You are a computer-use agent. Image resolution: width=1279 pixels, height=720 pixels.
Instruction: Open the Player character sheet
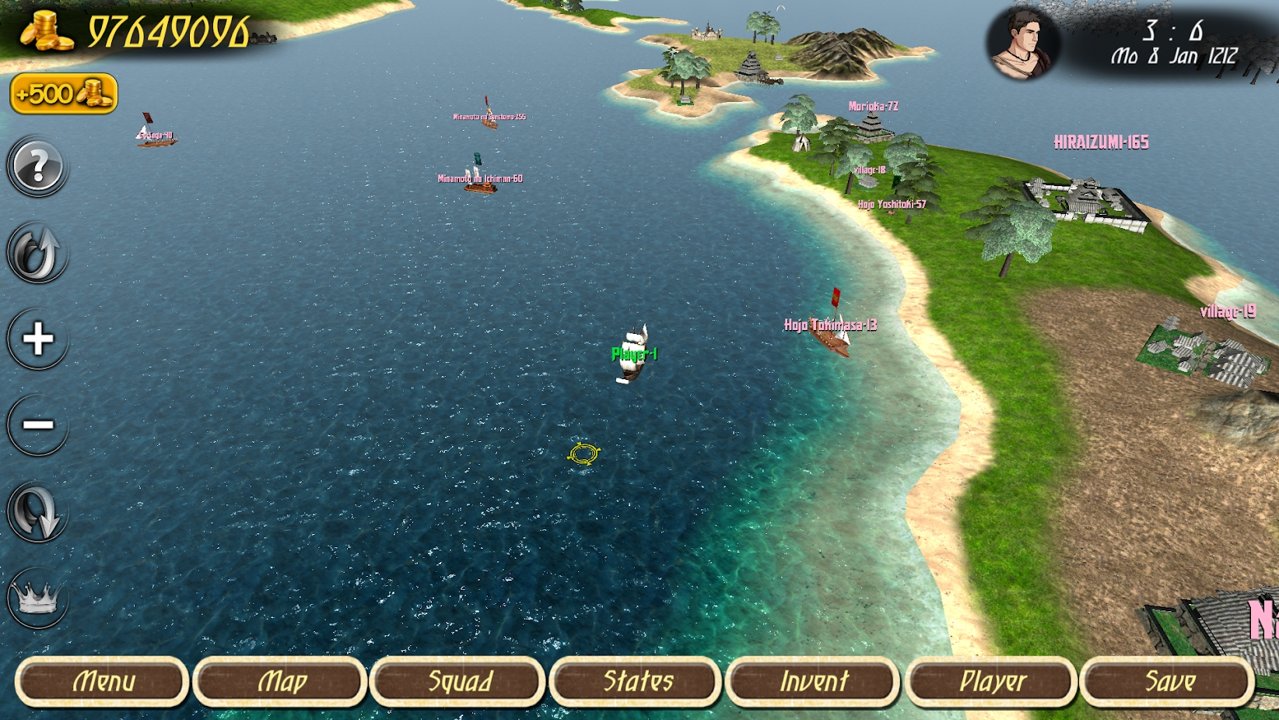992,682
